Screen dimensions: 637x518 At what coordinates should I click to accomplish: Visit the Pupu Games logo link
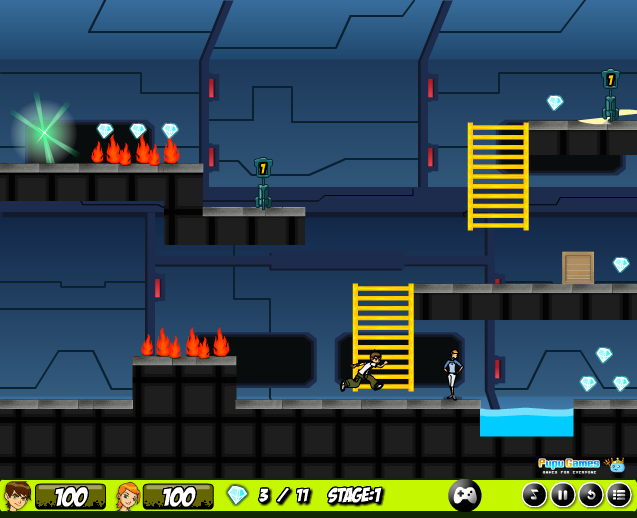point(580,464)
